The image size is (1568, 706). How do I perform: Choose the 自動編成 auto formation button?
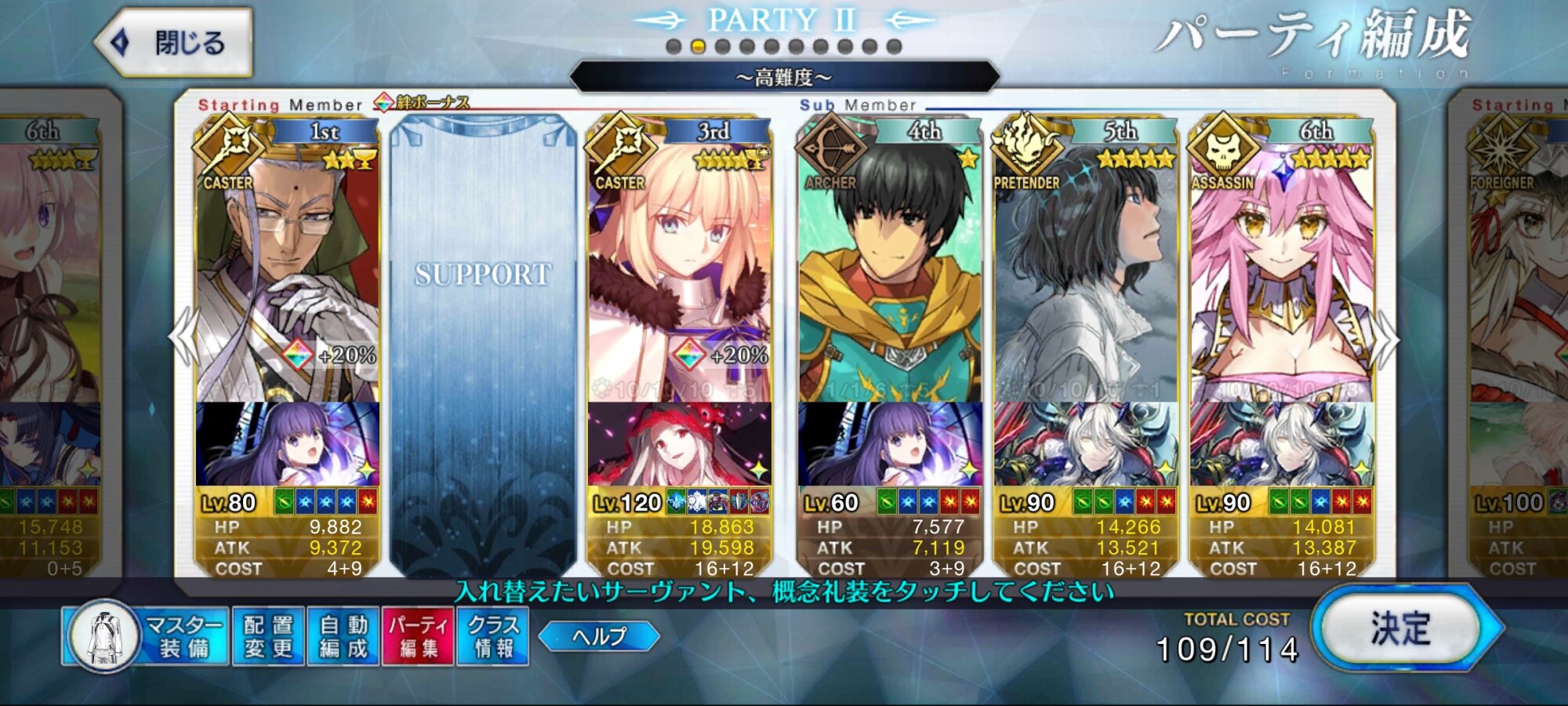click(x=343, y=636)
